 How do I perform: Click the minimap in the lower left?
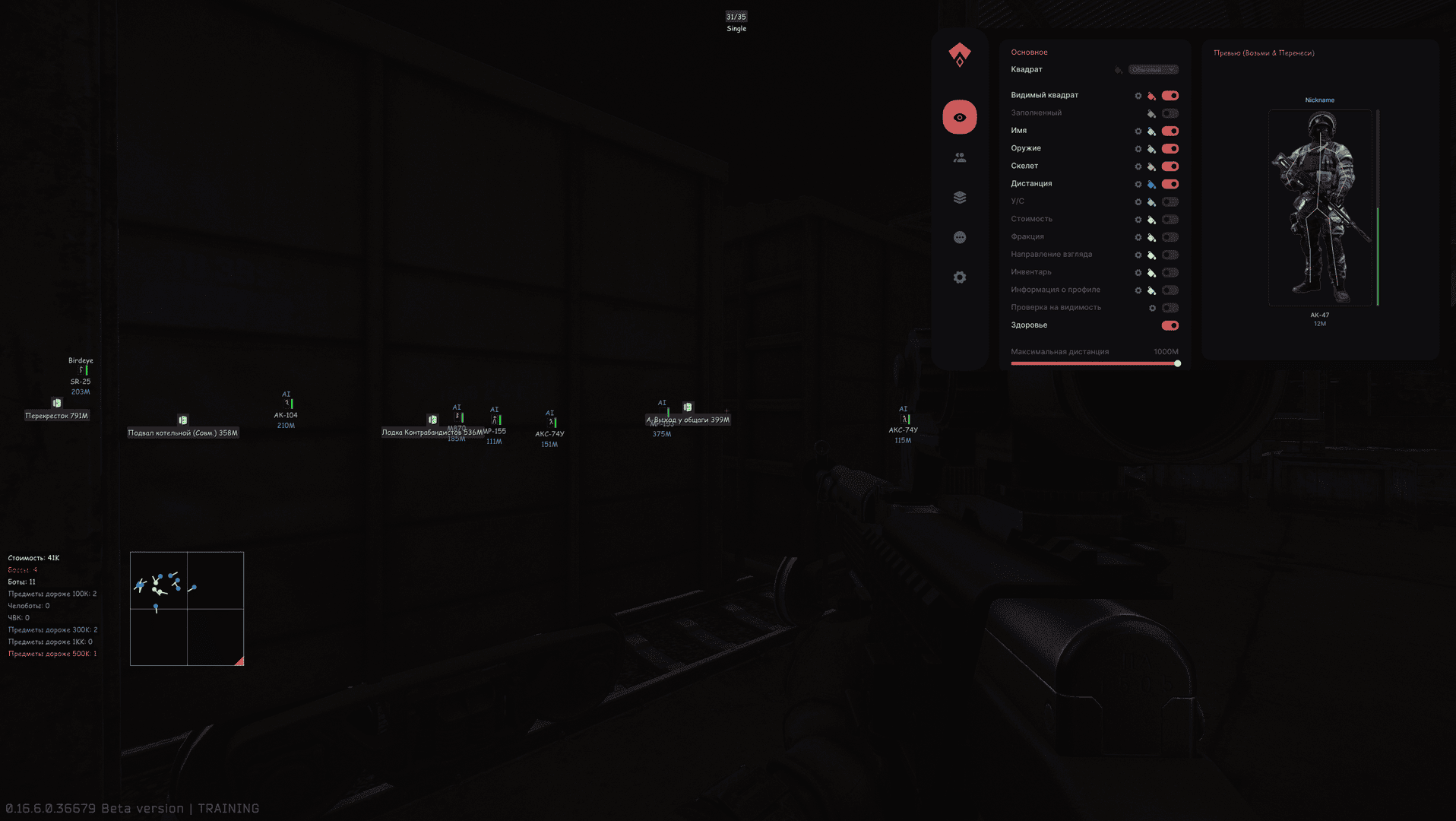pyautogui.click(x=186, y=607)
